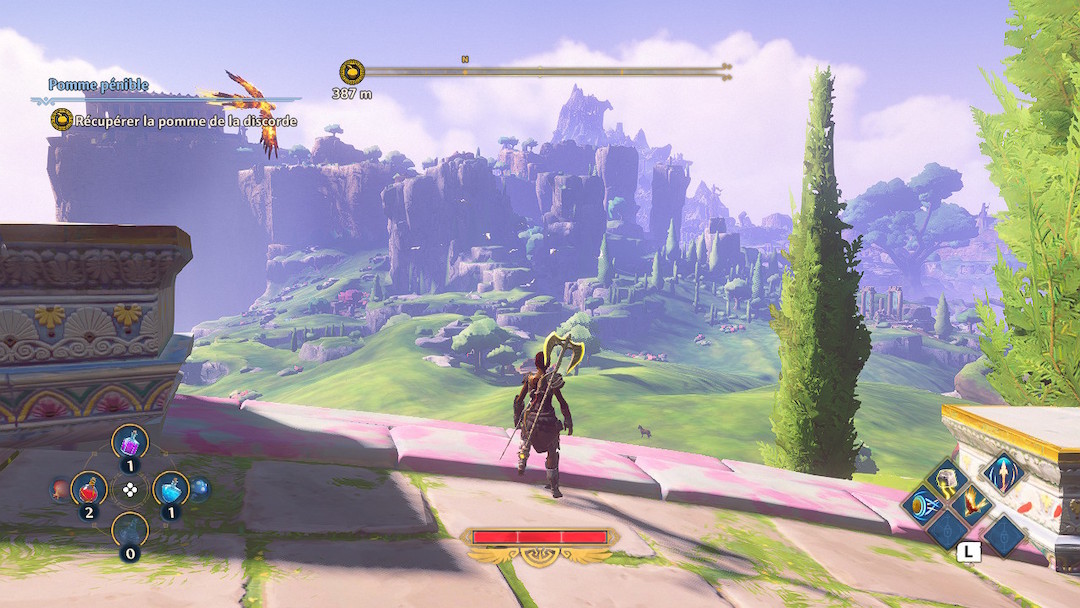Activate the boulder throw ability
The height and width of the screenshot is (608, 1080).
[x=946, y=482]
